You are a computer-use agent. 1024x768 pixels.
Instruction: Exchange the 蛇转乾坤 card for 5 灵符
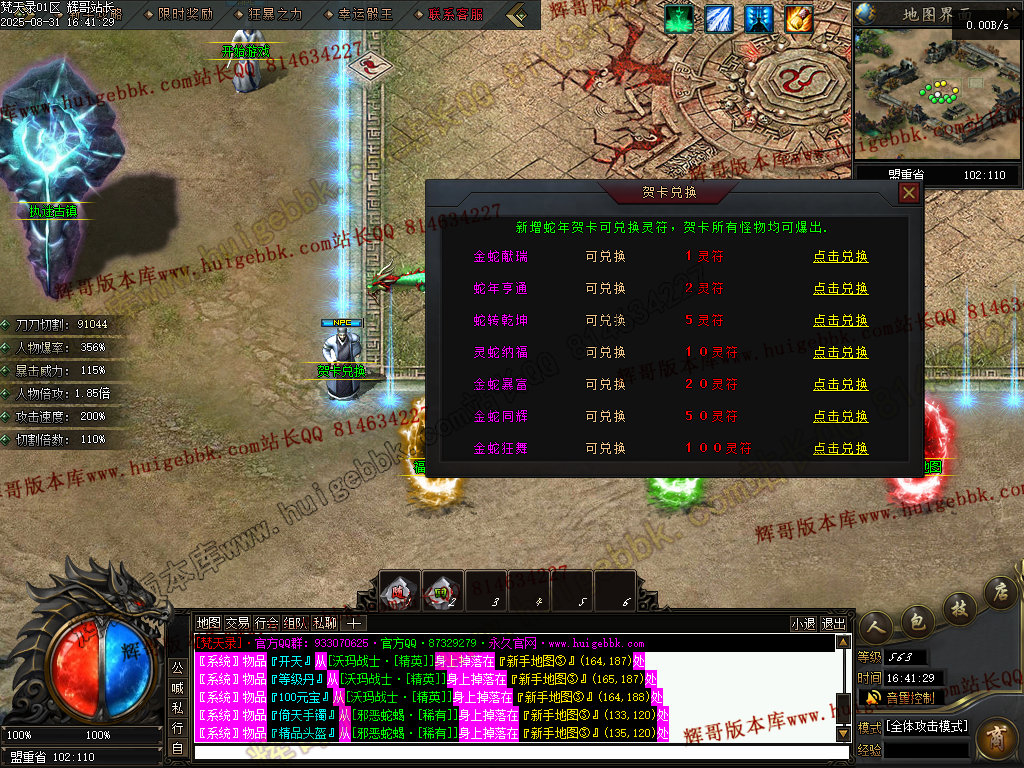(840, 320)
